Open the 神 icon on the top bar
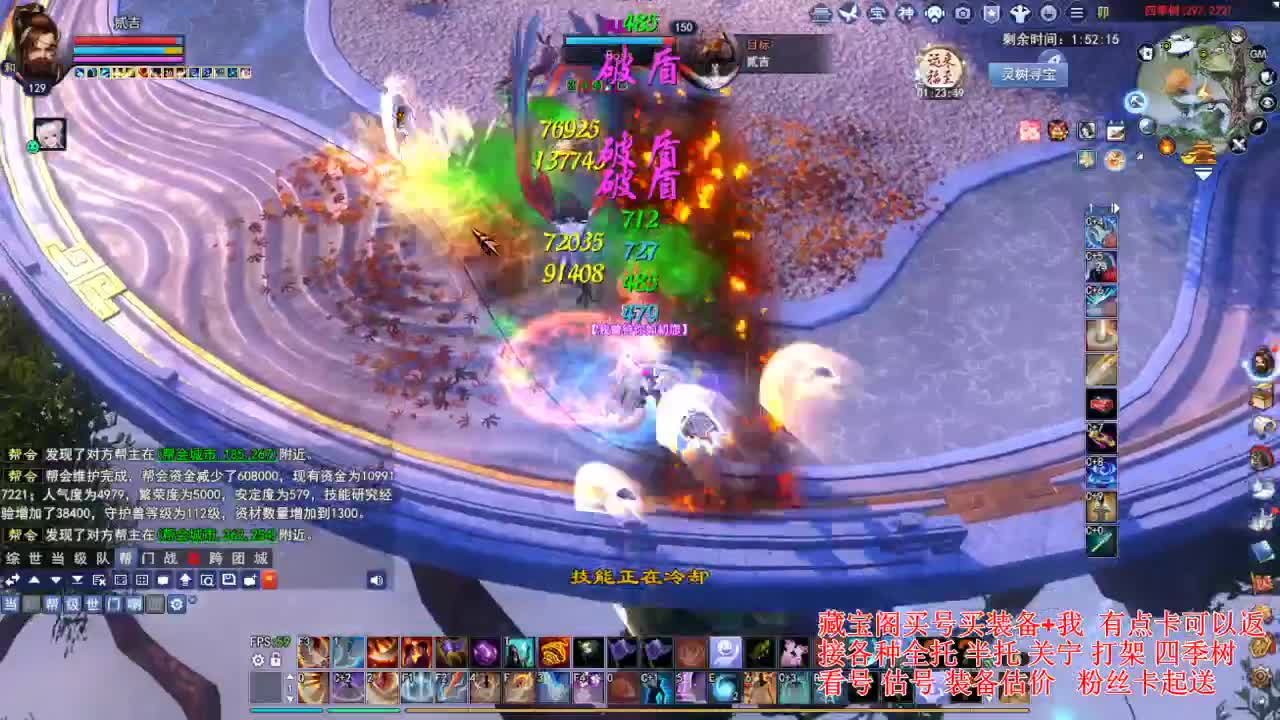This screenshot has width=1280, height=720. [x=905, y=13]
